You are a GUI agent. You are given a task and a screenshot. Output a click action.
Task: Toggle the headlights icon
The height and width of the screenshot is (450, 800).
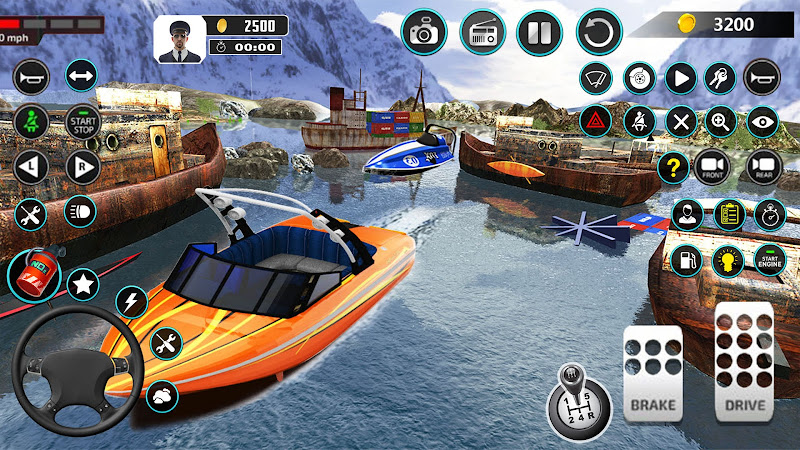pyautogui.click(x=80, y=211)
